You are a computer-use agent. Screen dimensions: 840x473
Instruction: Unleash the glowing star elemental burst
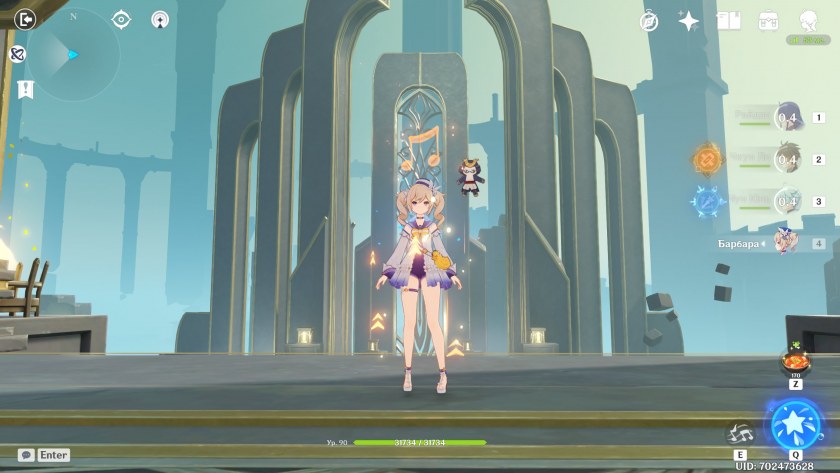point(796,423)
